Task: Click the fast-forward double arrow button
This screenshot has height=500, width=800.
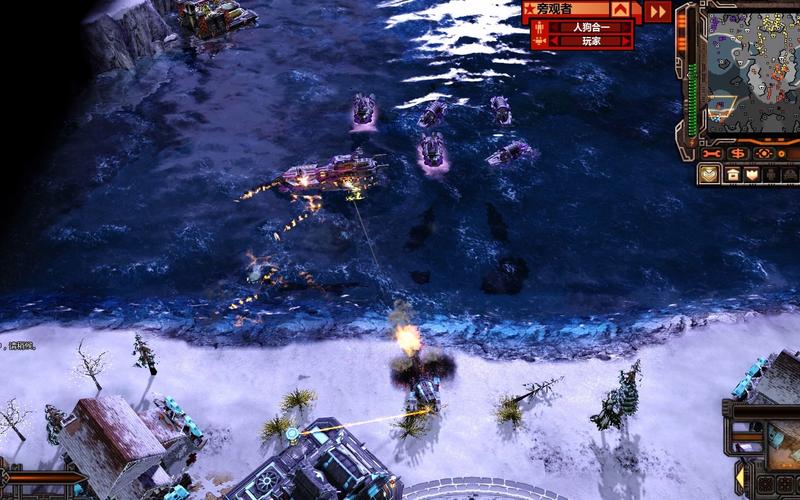Action: click(x=656, y=11)
